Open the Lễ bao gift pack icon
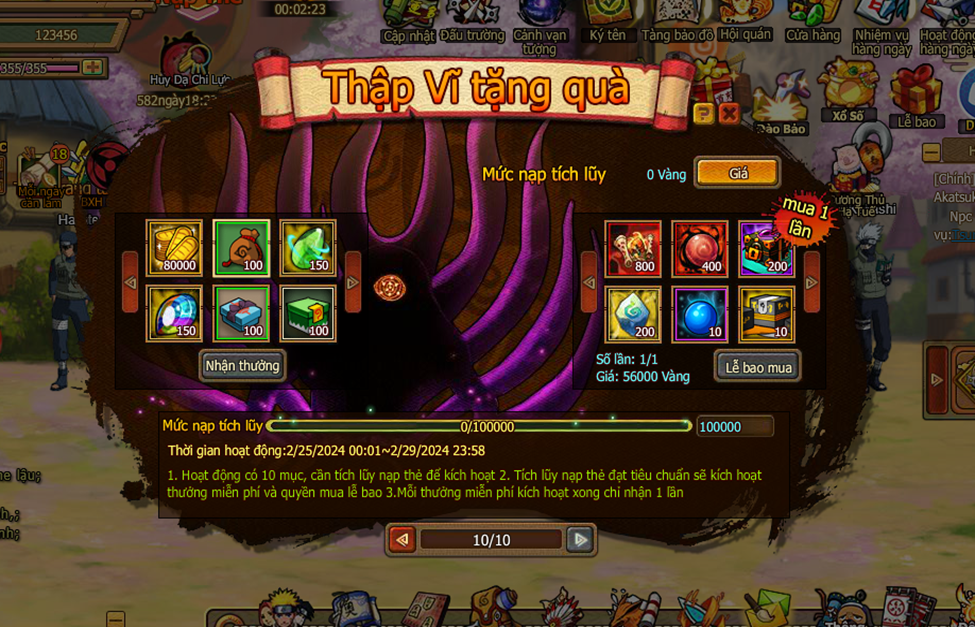Viewport: 975px width, 627px height. [x=916, y=95]
